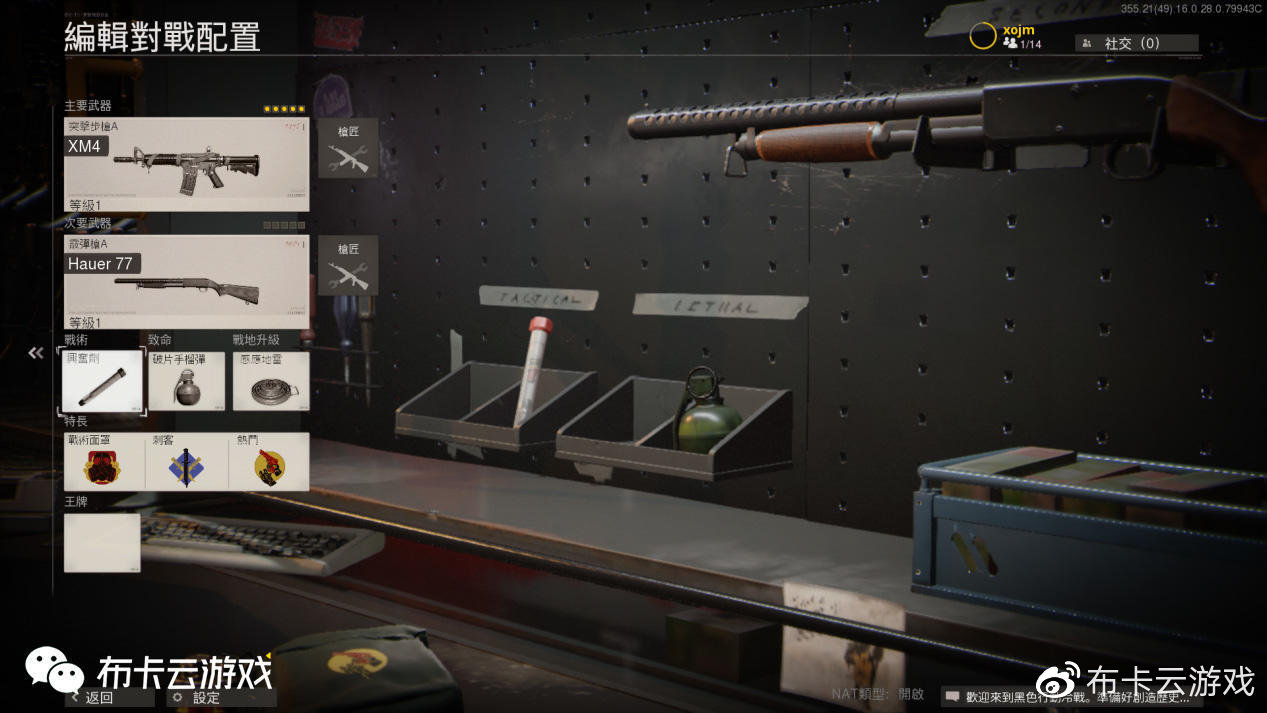Select the XM4 primary weapon slot

pos(186,164)
